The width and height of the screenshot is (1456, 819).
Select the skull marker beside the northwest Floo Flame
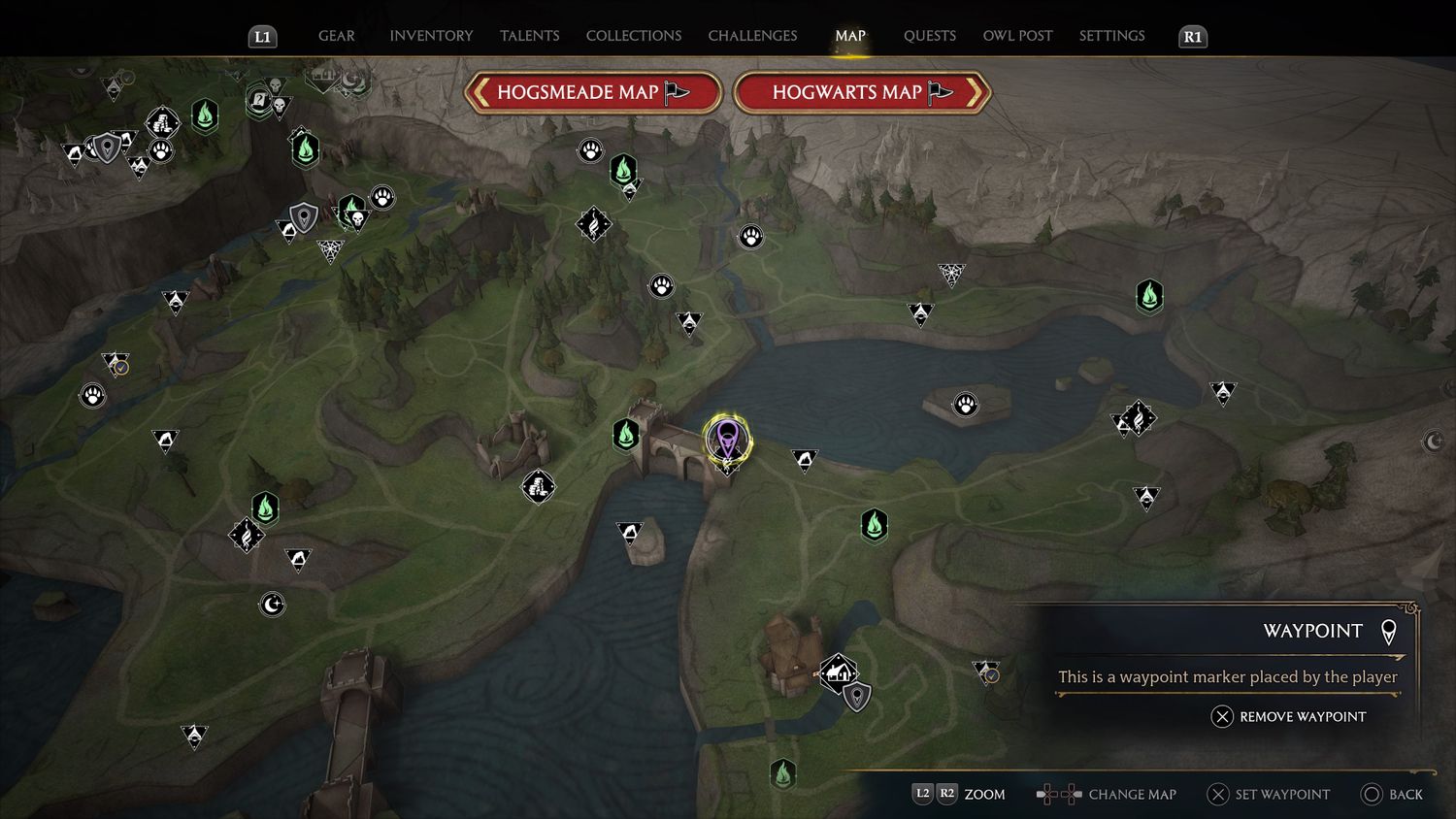(356, 221)
